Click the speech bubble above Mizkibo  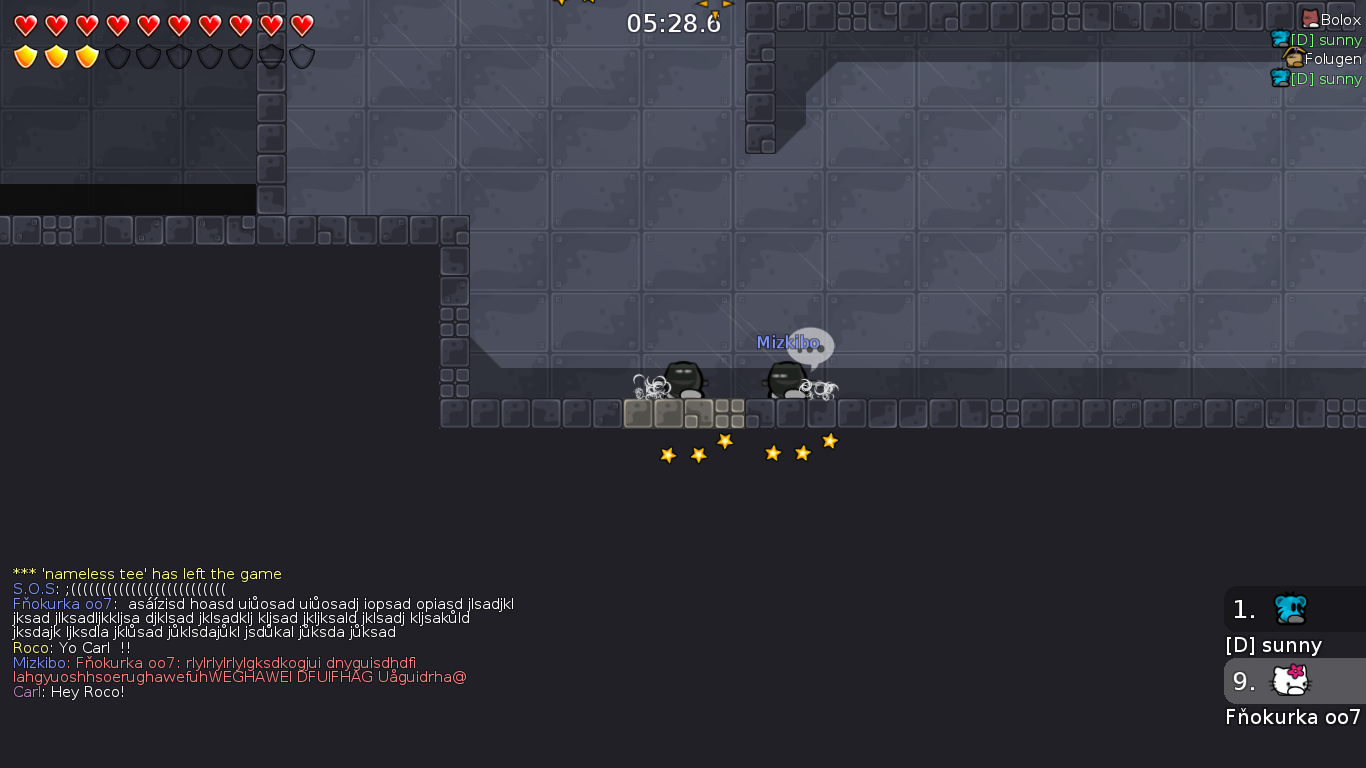click(812, 347)
